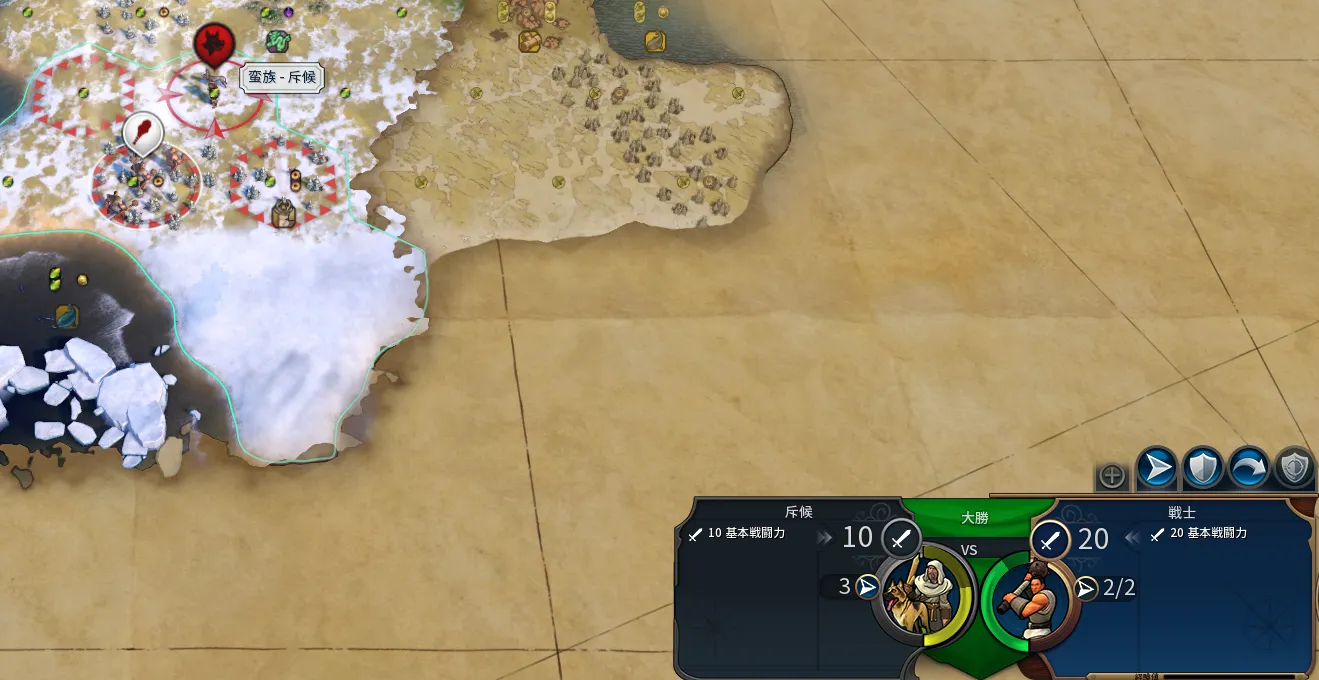
Task: Expand more unit actions with plus button
Action: pos(1112,476)
